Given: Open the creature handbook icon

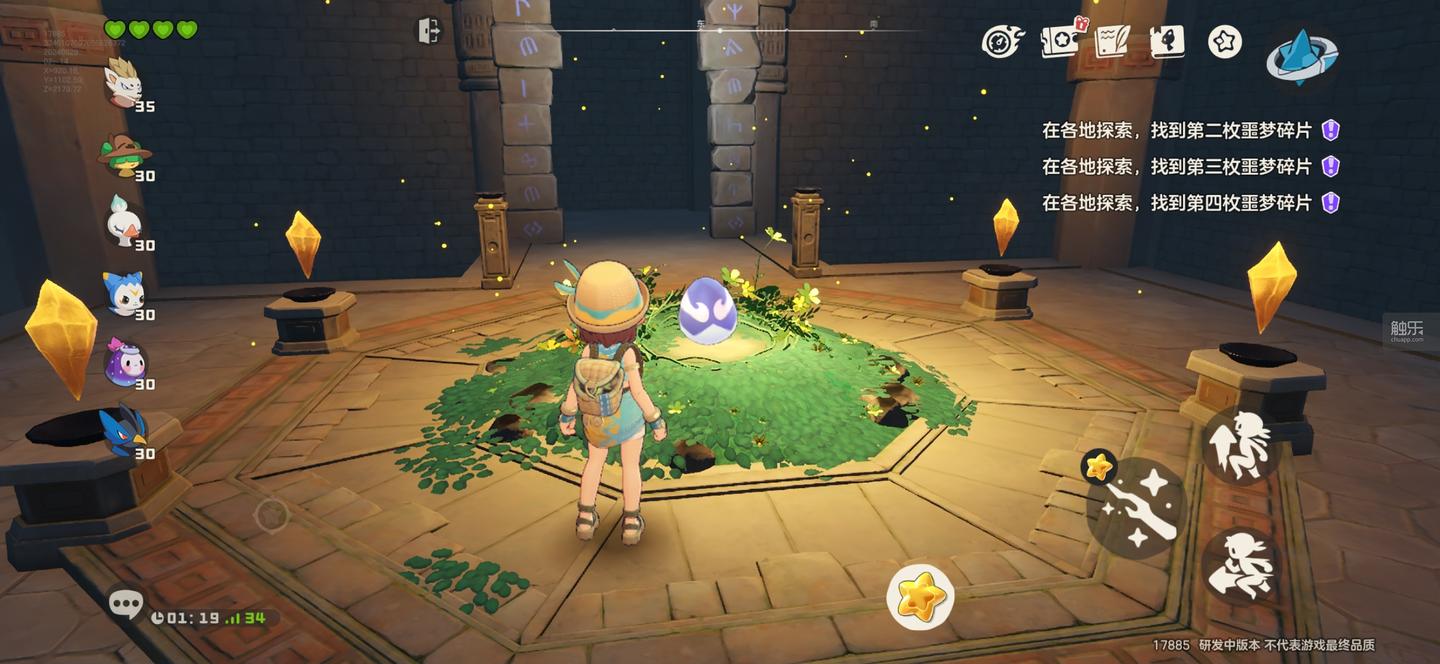Looking at the screenshot, I should [x=1167, y=41].
